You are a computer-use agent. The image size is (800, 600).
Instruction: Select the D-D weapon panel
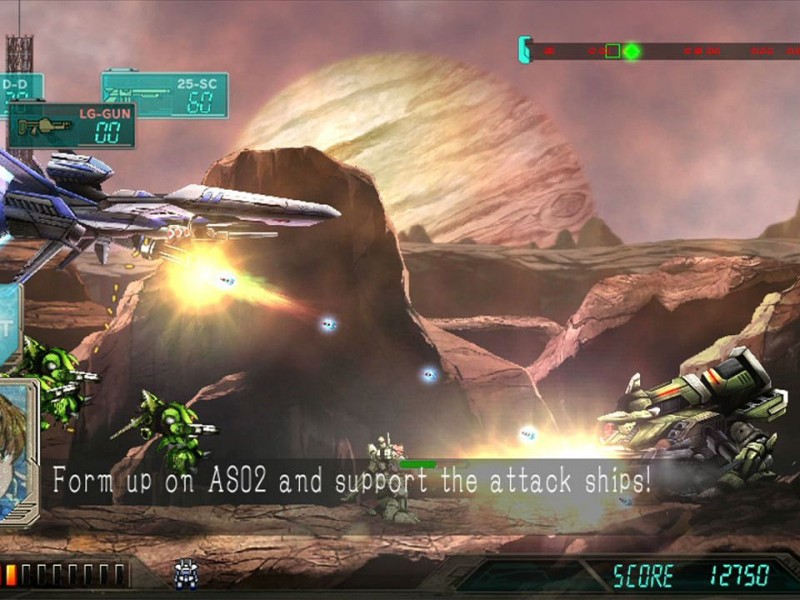coord(18,93)
